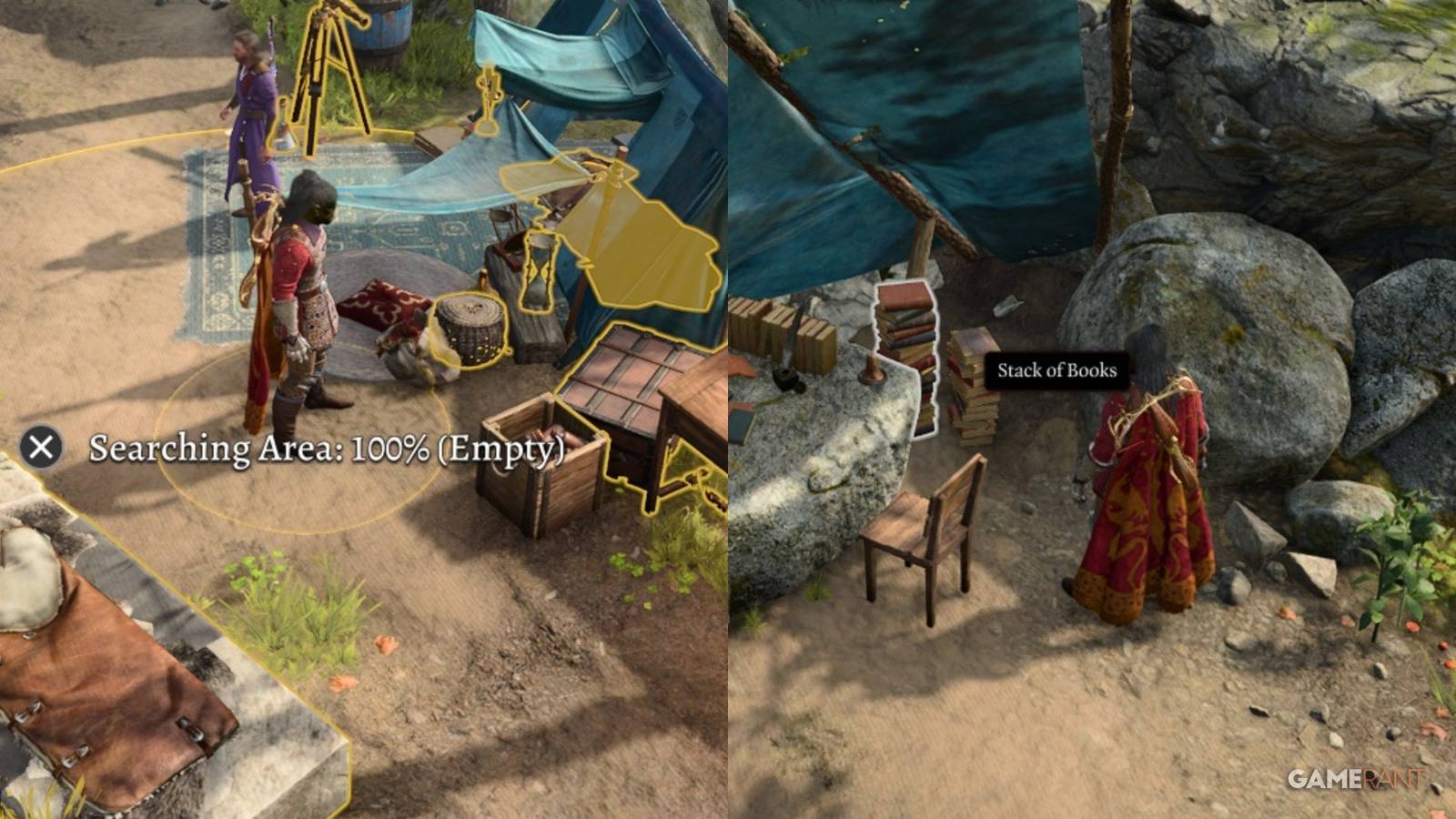Click the Searching Area progress text
The image size is (1456, 819).
coord(328,448)
